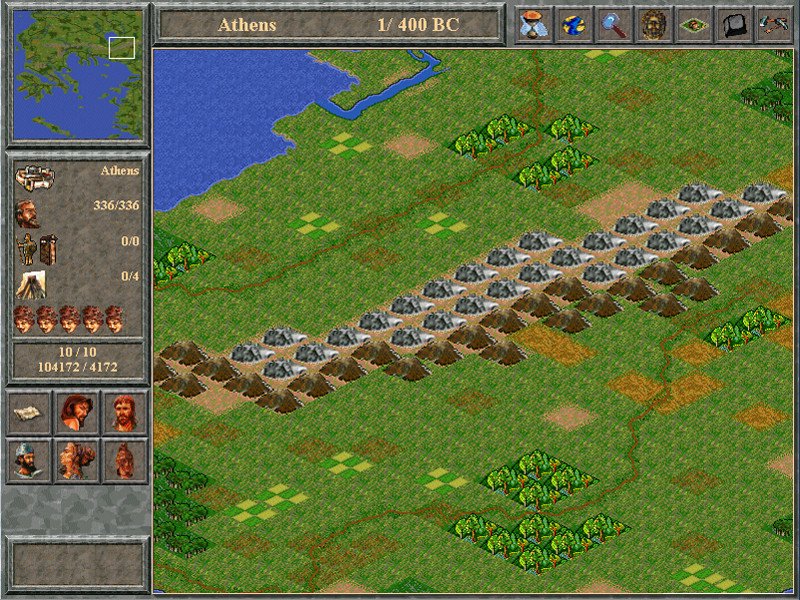This screenshot has height=600, width=800.
Task: Open the hammer and pickaxe build menu
Action: point(773,24)
